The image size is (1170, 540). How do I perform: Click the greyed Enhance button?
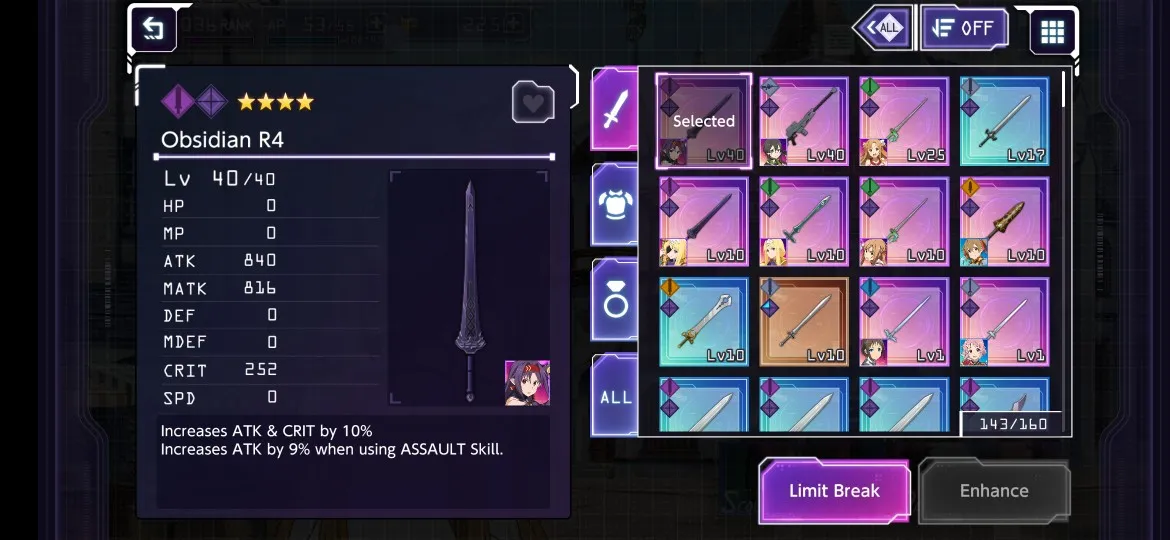pos(994,491)
